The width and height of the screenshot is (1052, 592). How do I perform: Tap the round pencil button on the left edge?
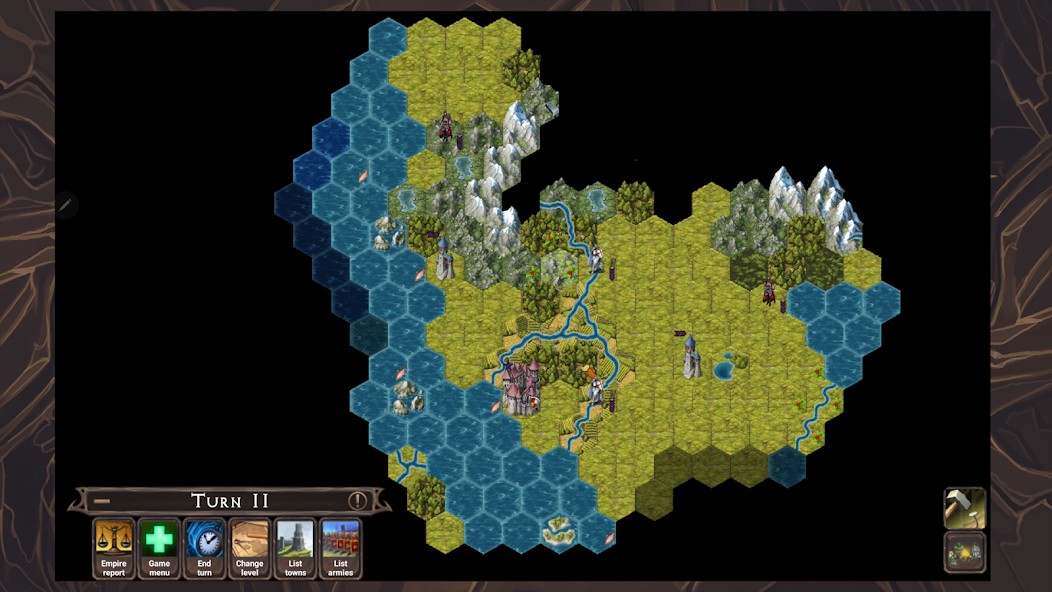coord(66,205)
